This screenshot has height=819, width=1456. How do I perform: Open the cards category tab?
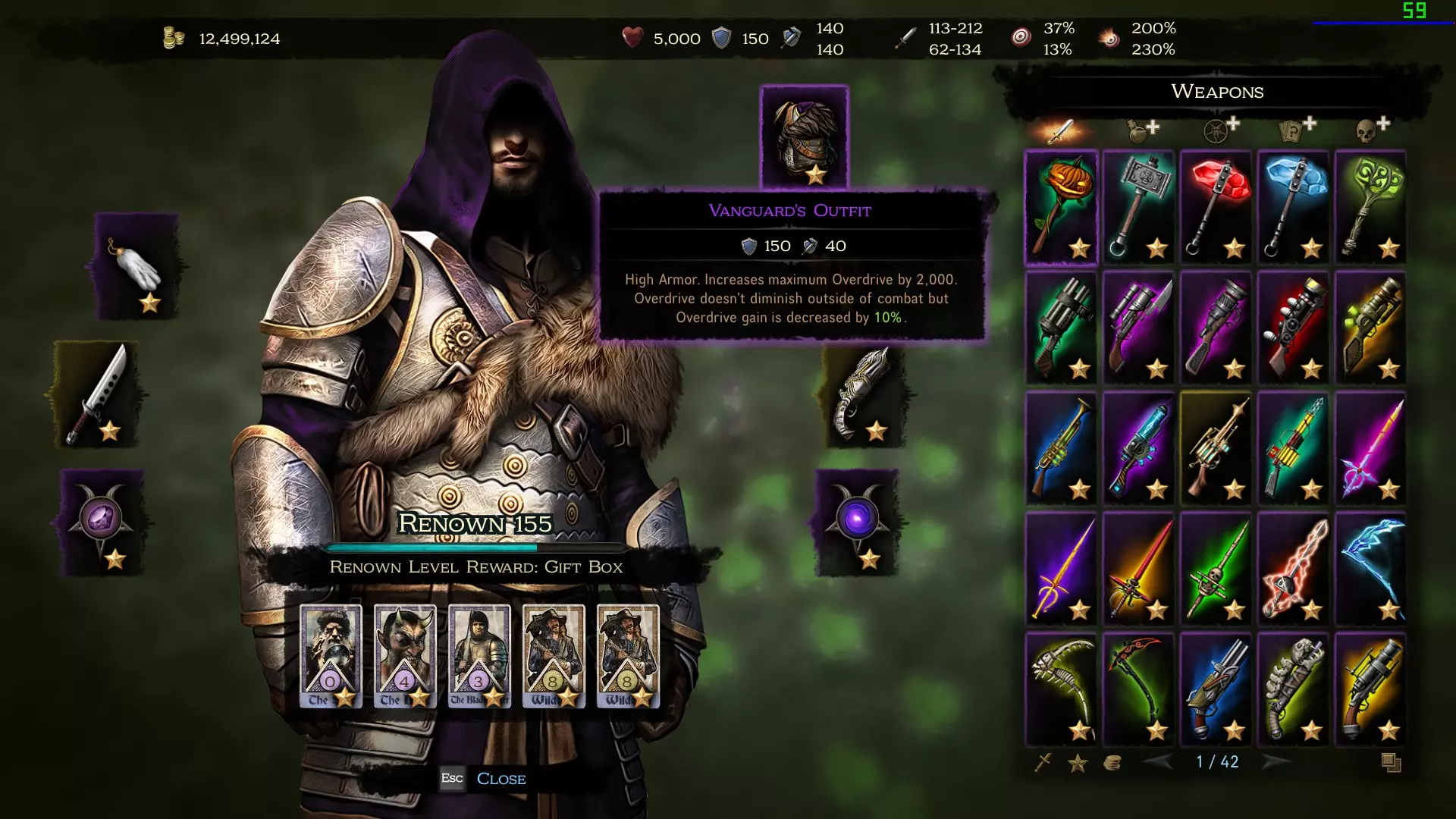(x=1292, y=130)
